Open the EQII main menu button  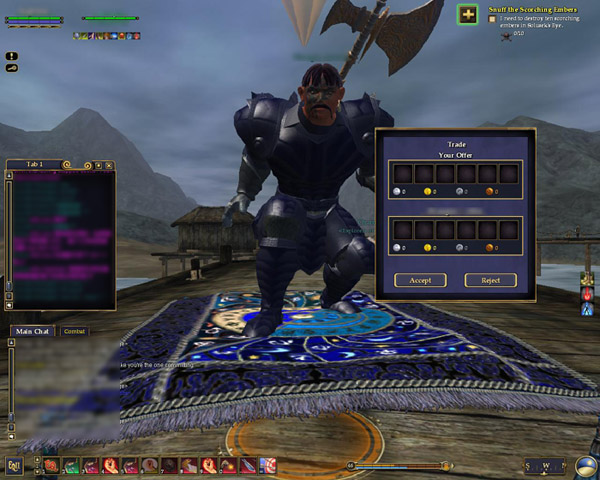click(x=13, y=466)
